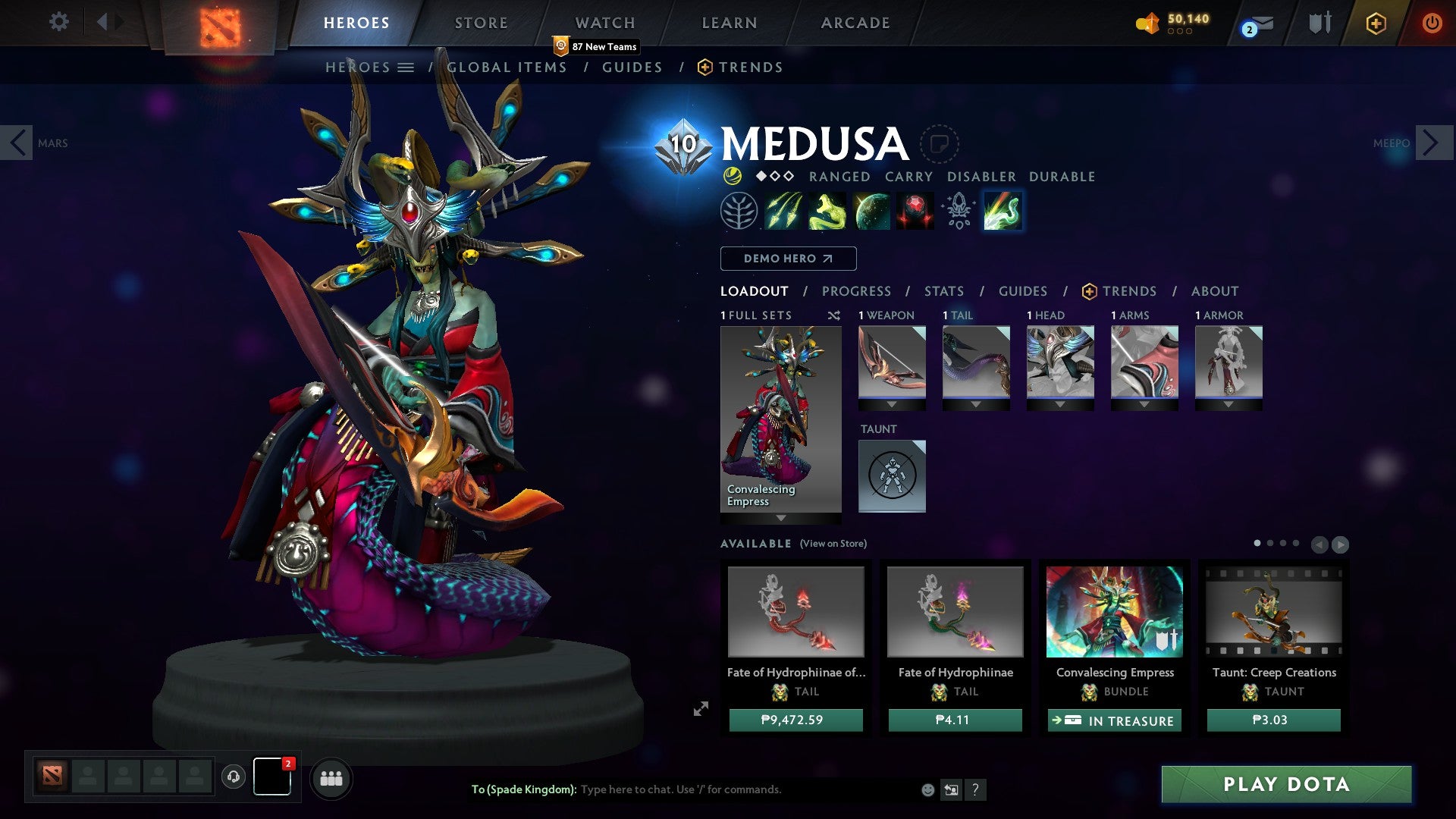Switch to the STATS tab

click(x=943, y=291)
